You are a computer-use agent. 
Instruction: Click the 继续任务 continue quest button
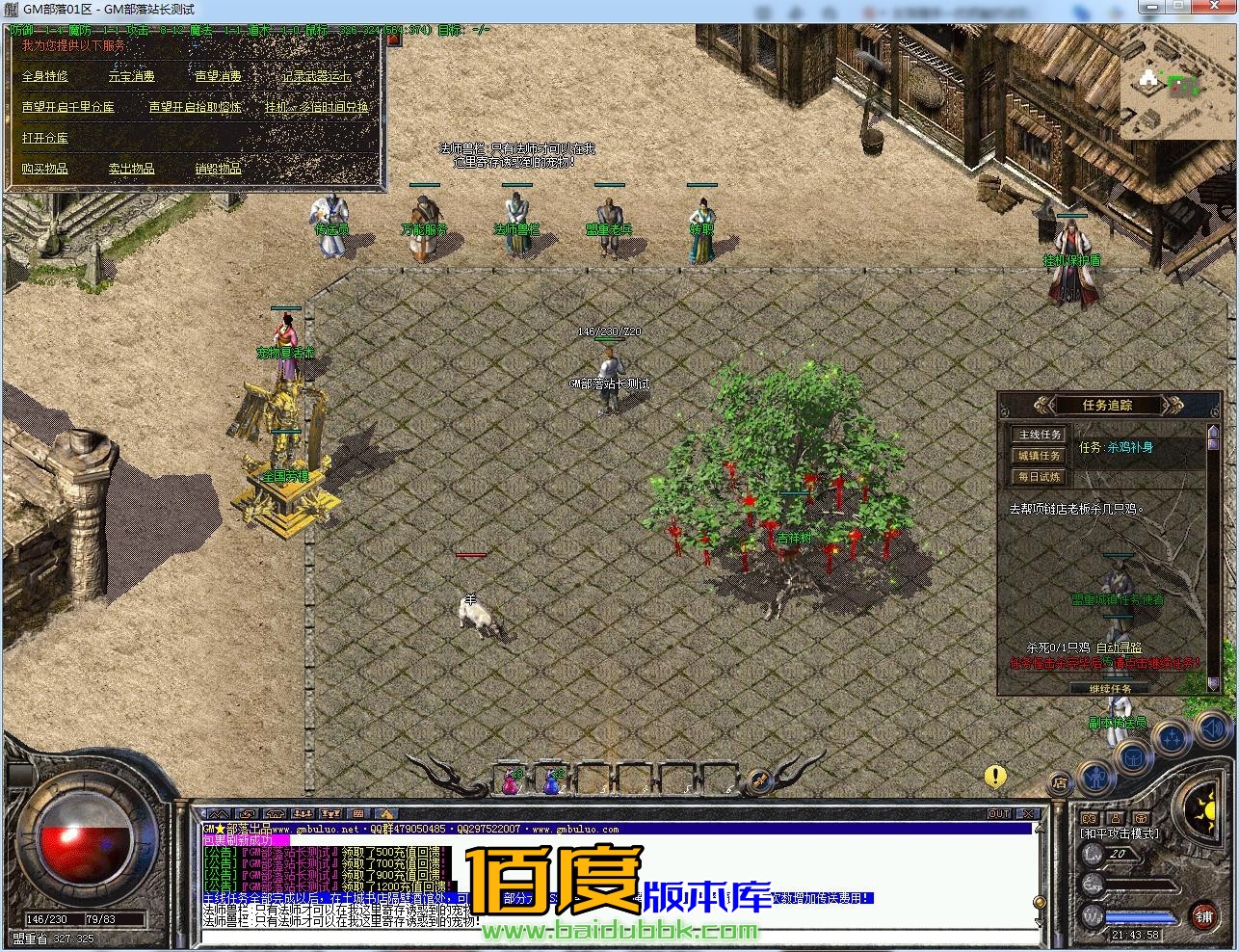(1111, 689)
